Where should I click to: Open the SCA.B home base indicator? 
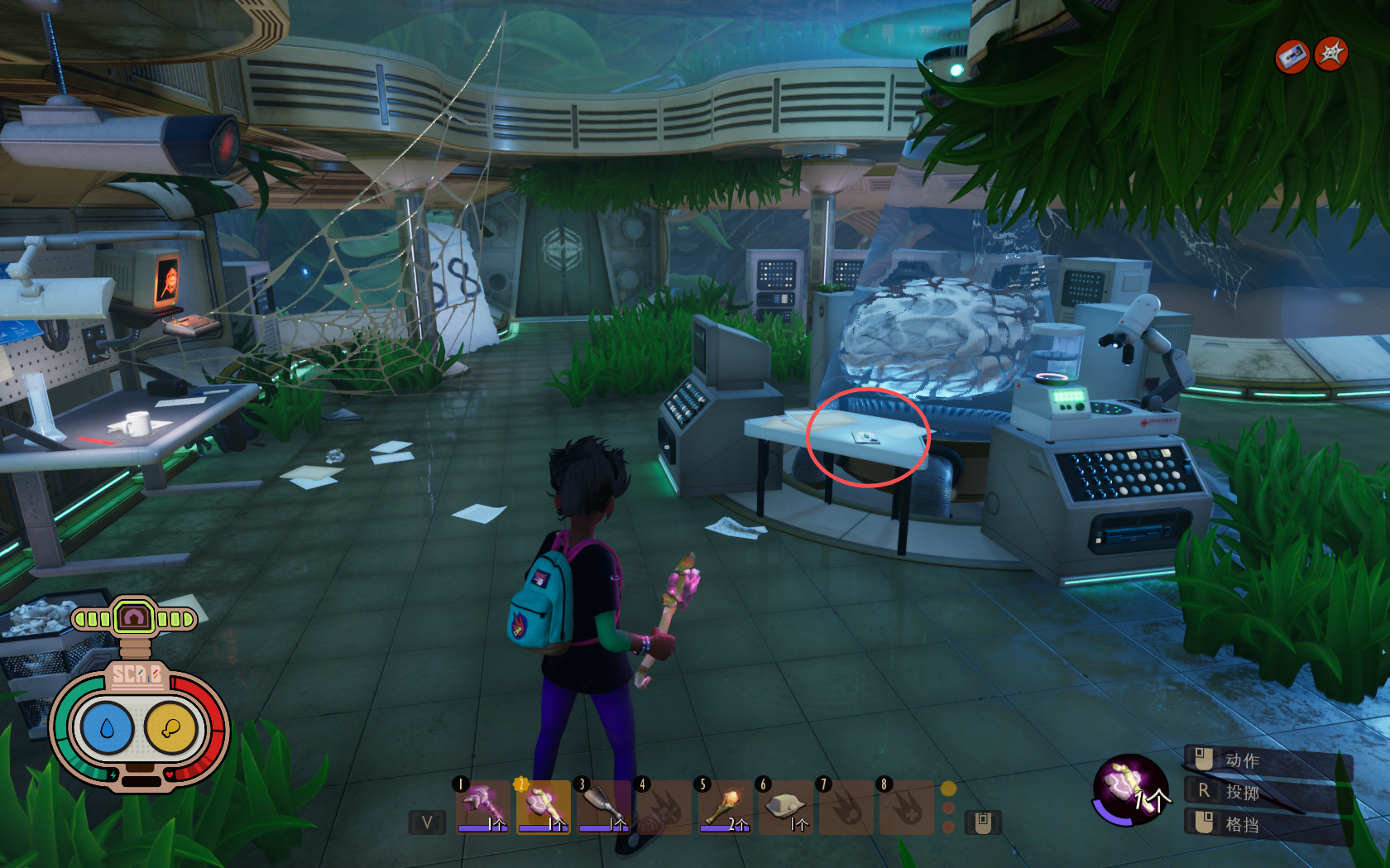click(135, 617)
